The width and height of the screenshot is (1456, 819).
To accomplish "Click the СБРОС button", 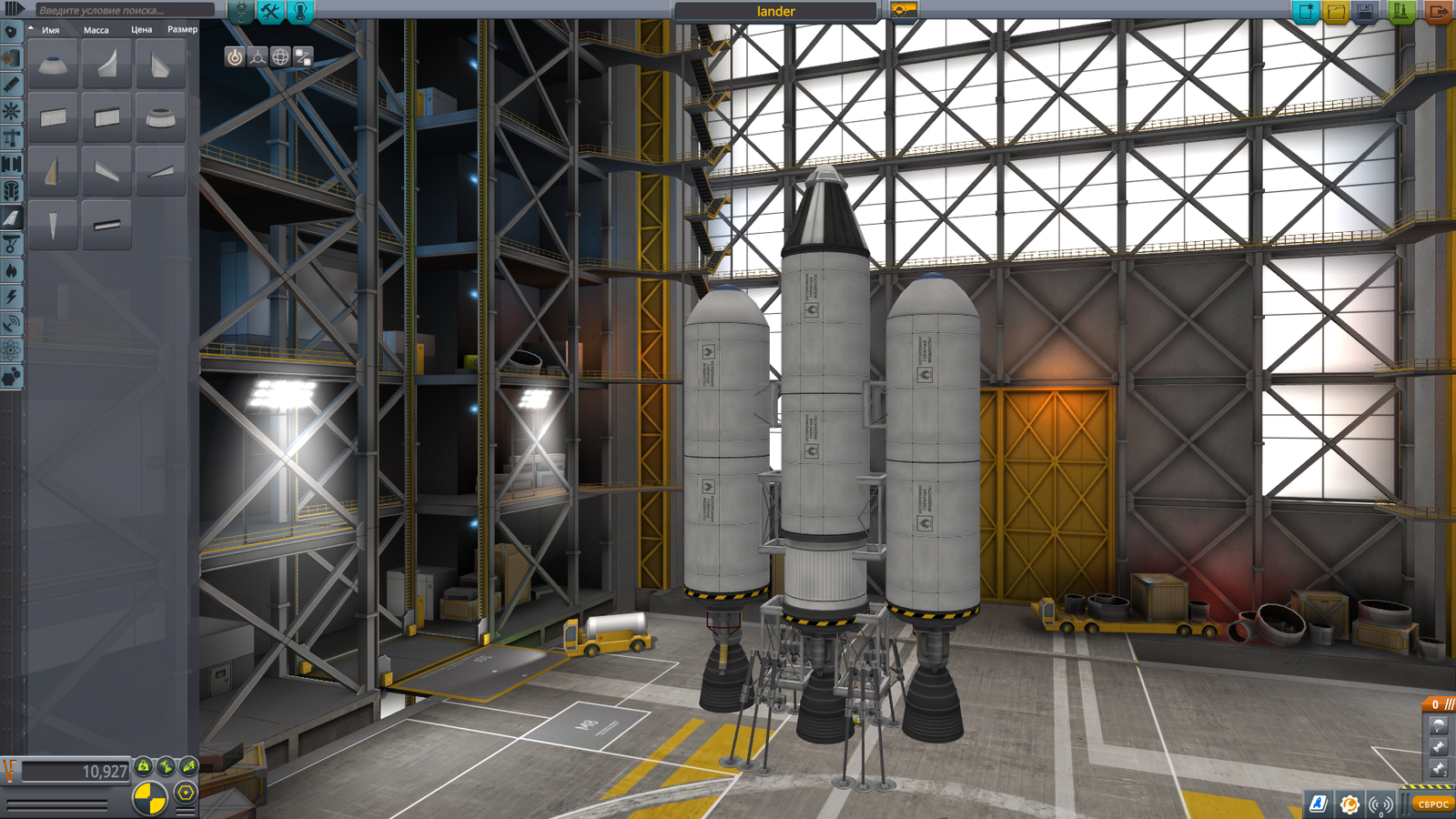I will tap(1432, 804).
